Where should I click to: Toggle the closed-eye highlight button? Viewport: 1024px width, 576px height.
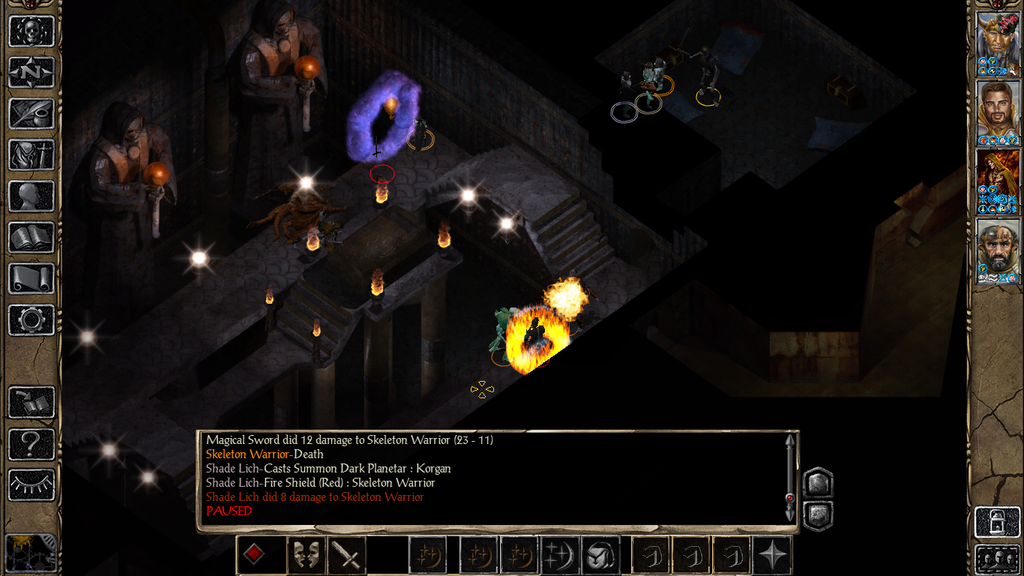click(x=31, y=485)
